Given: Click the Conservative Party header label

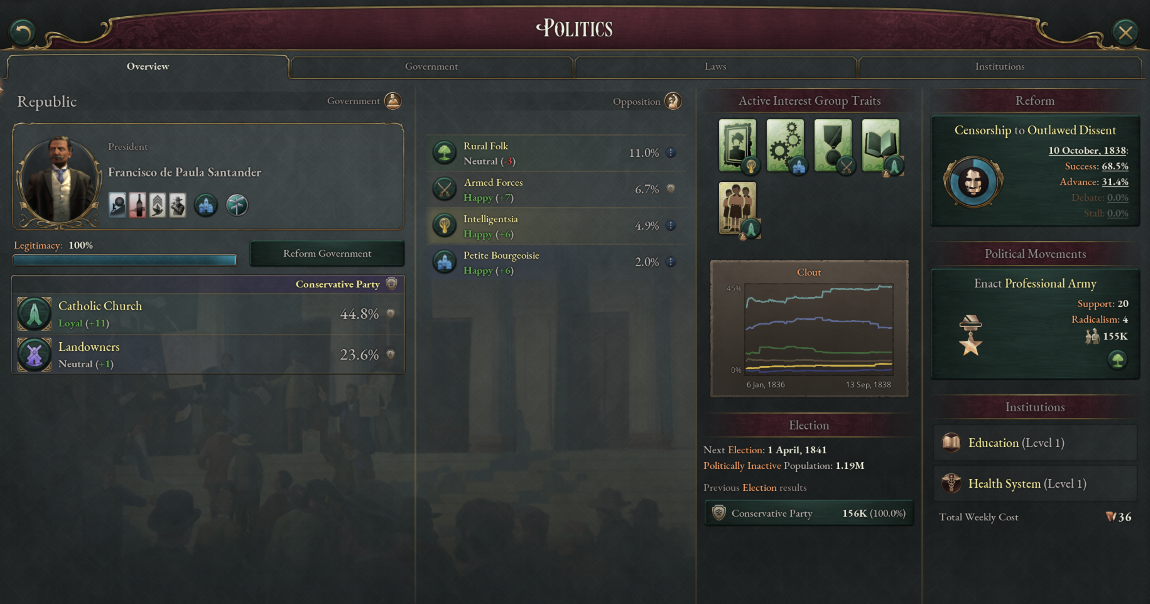Looking at the screenshot, I should coord(337,285).
